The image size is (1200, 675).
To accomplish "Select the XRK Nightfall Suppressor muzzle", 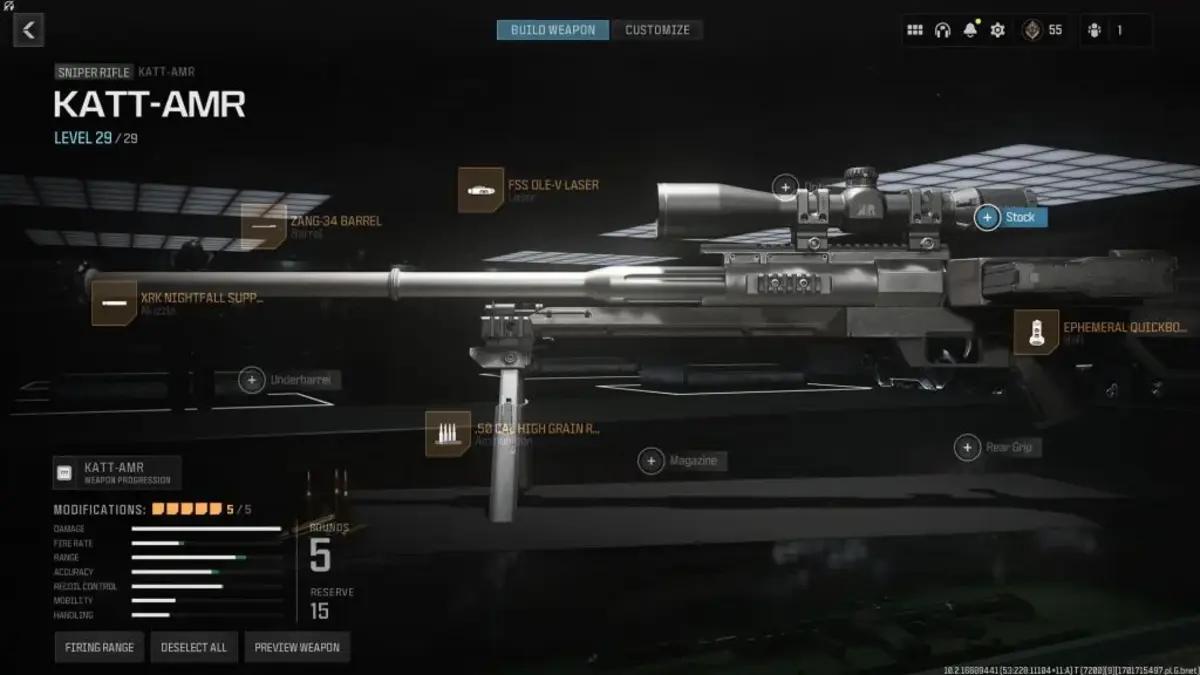I will point(114,302).
